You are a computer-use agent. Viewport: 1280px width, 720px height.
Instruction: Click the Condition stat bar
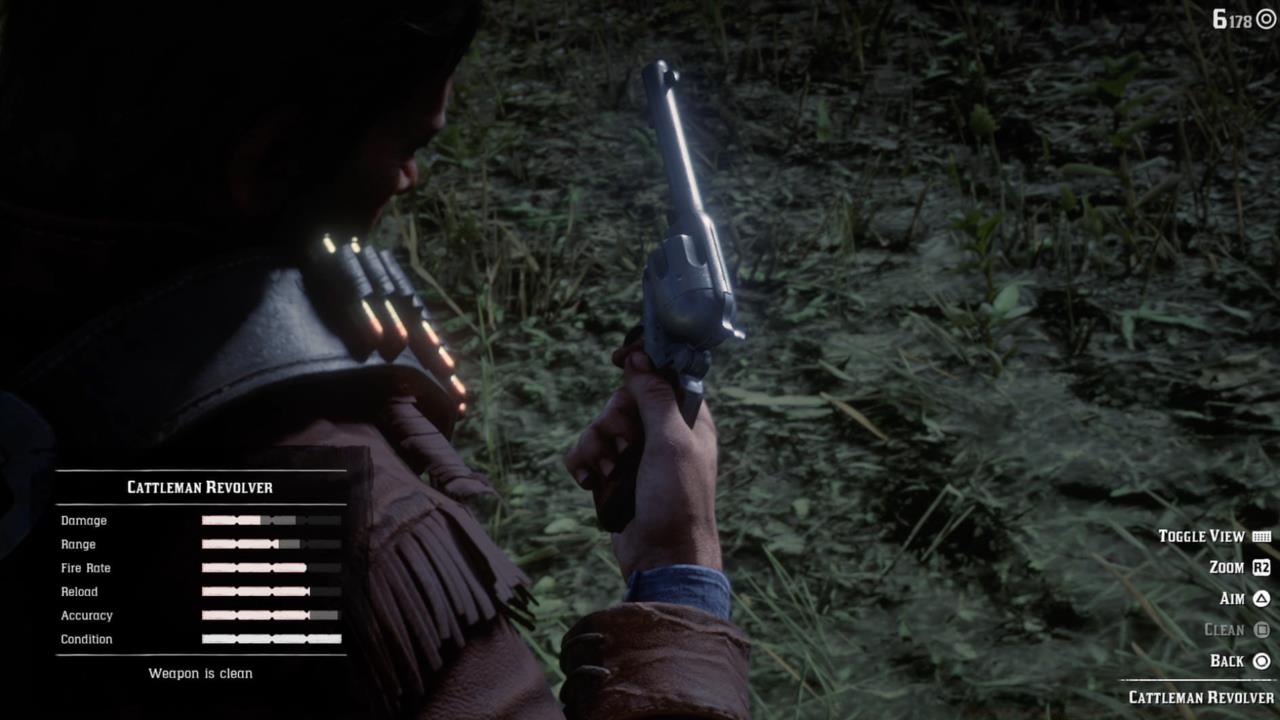(x=270, y=639)
